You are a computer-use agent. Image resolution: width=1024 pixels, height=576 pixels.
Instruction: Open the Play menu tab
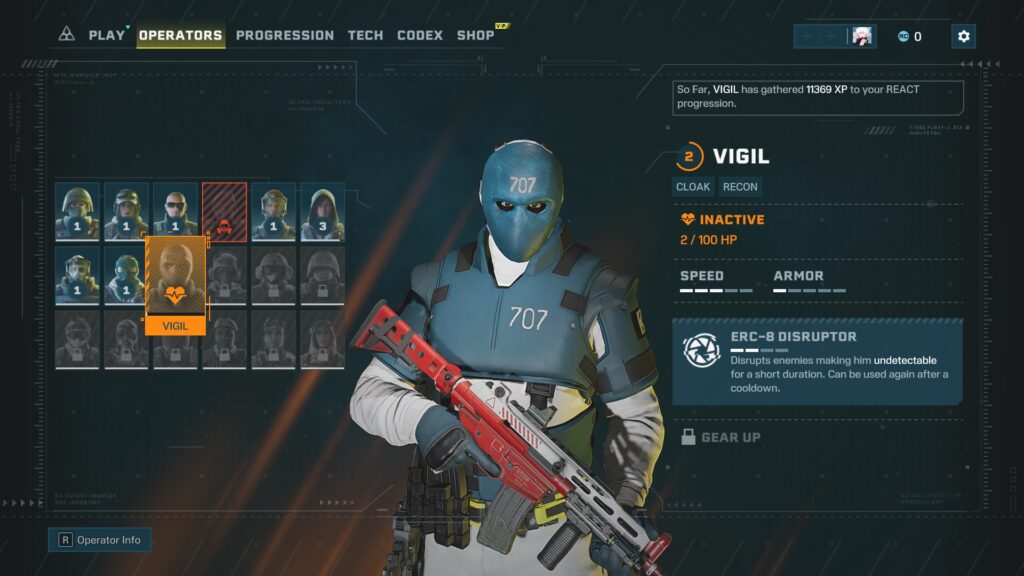click(x=107, y=36)
